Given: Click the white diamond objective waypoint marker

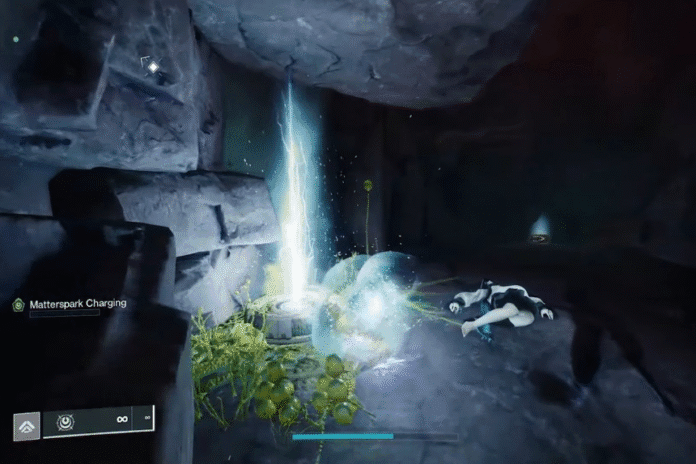Looking at the screenshot, I should (153, 67).
